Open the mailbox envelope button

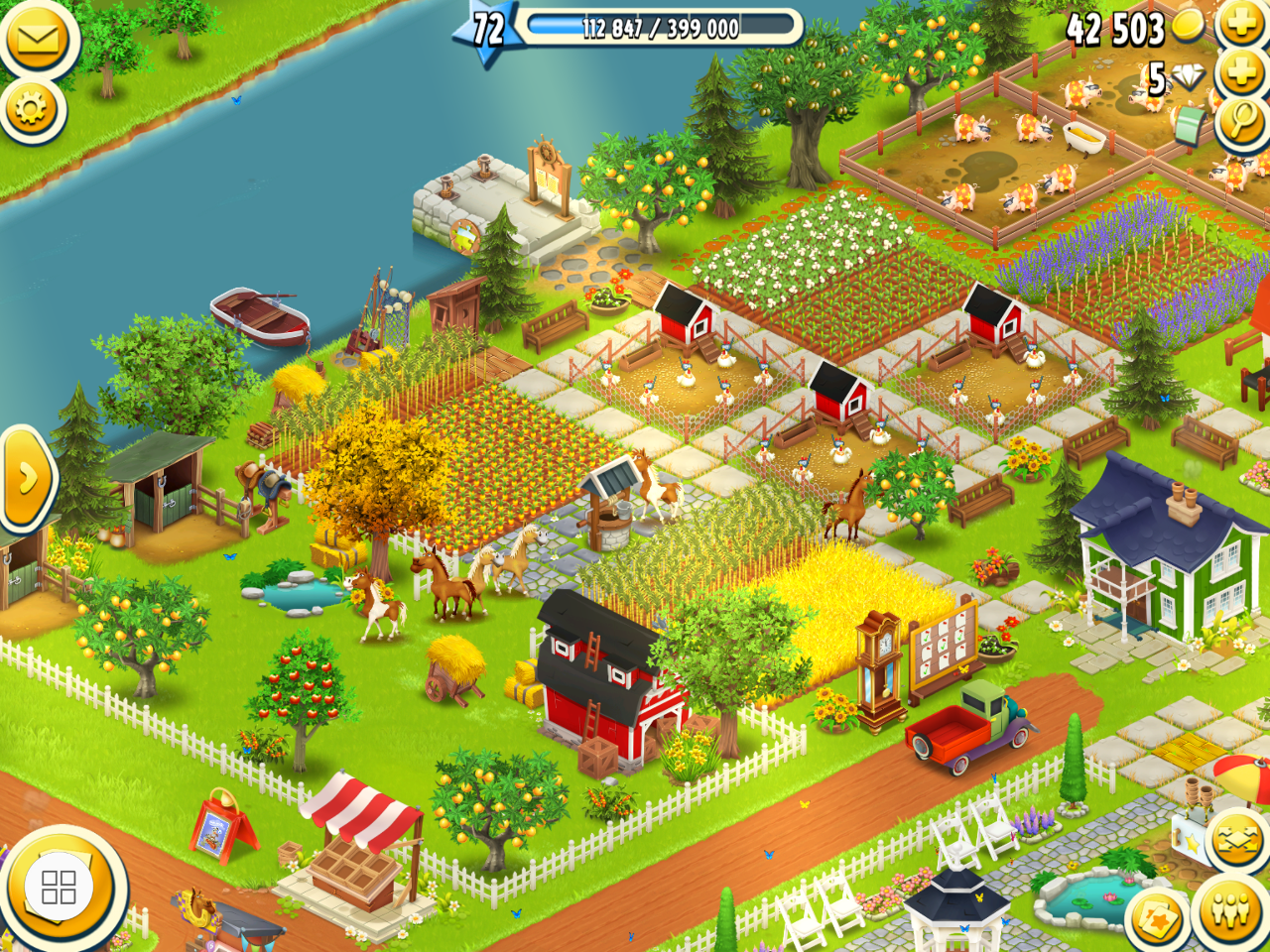click(x=39, y=38)
